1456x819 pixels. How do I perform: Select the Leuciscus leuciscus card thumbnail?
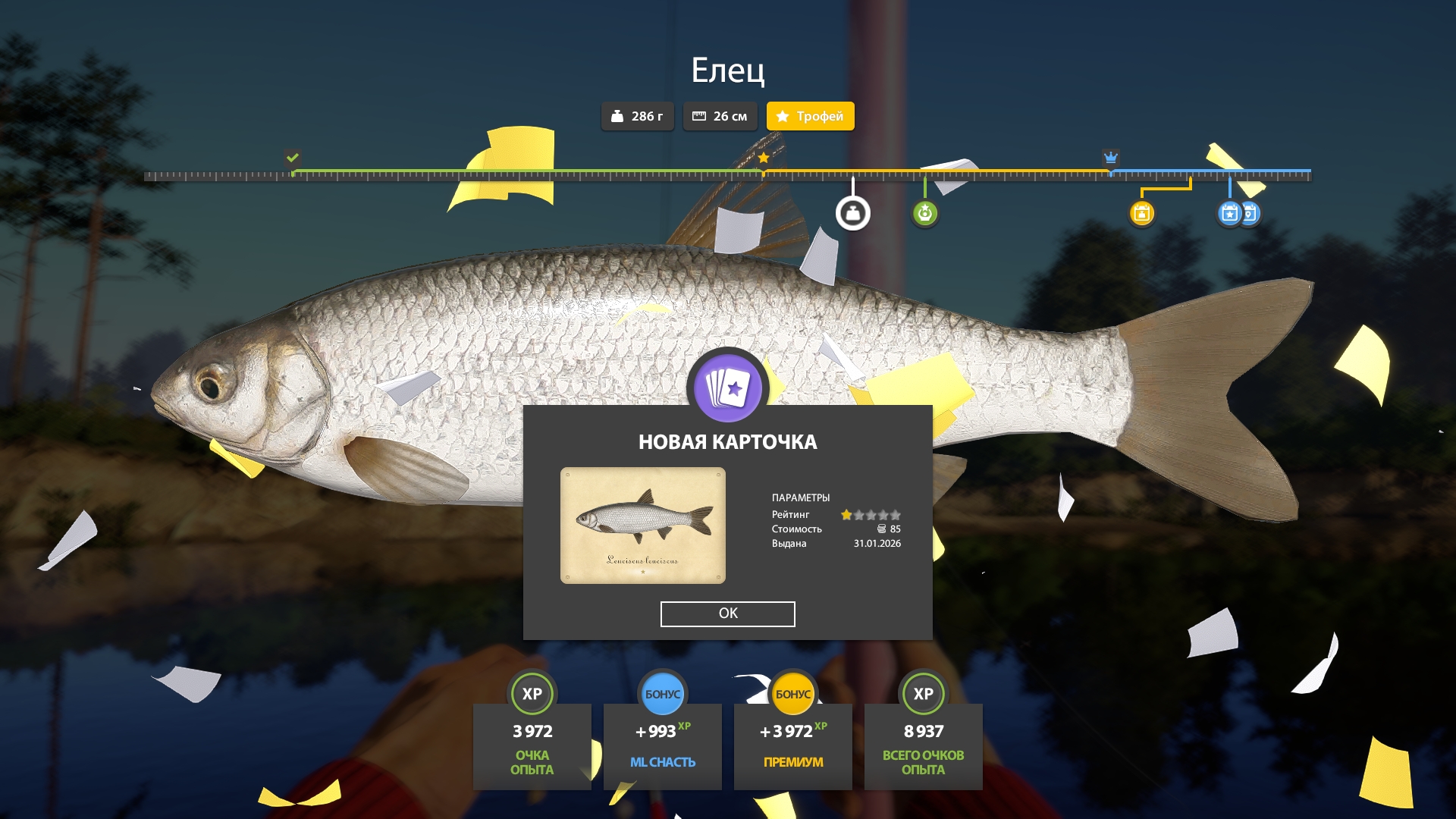642,526
